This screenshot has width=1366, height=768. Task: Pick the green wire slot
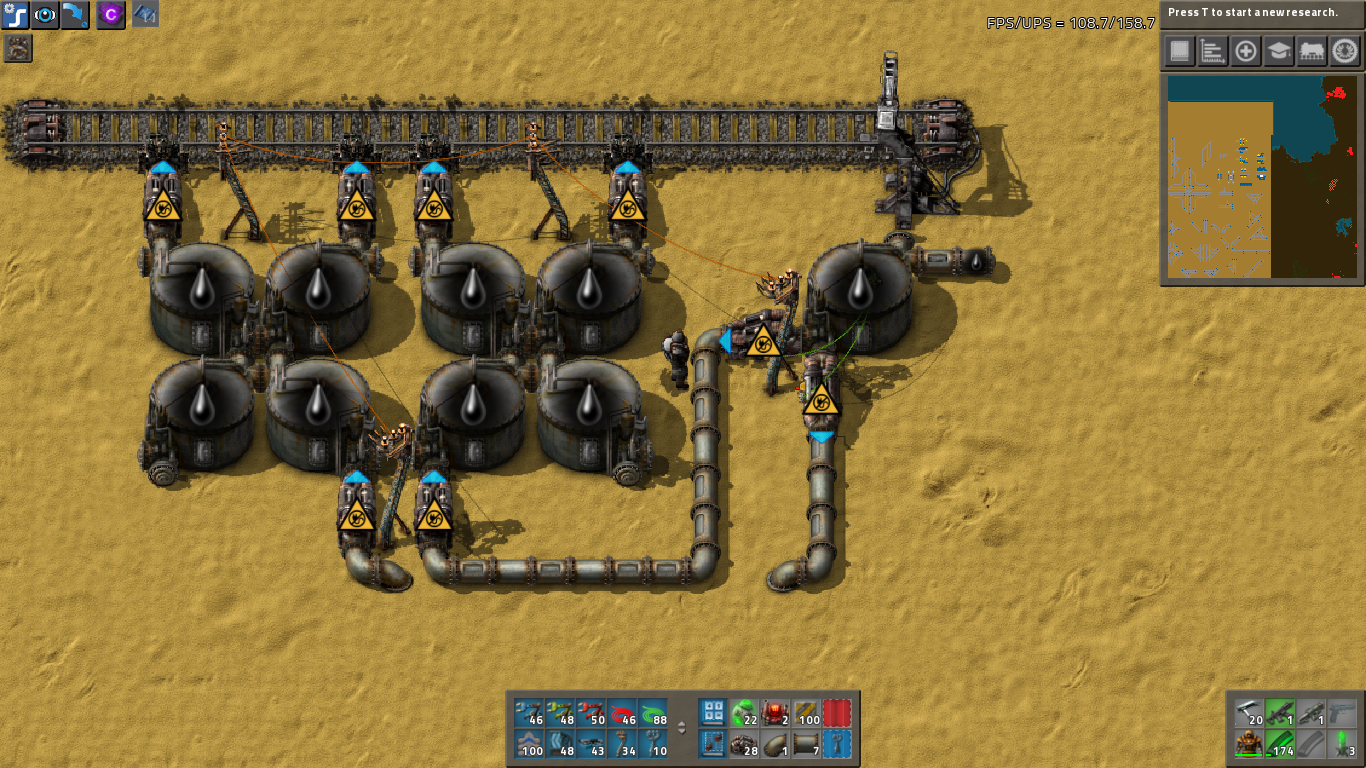tap(653, 714)
